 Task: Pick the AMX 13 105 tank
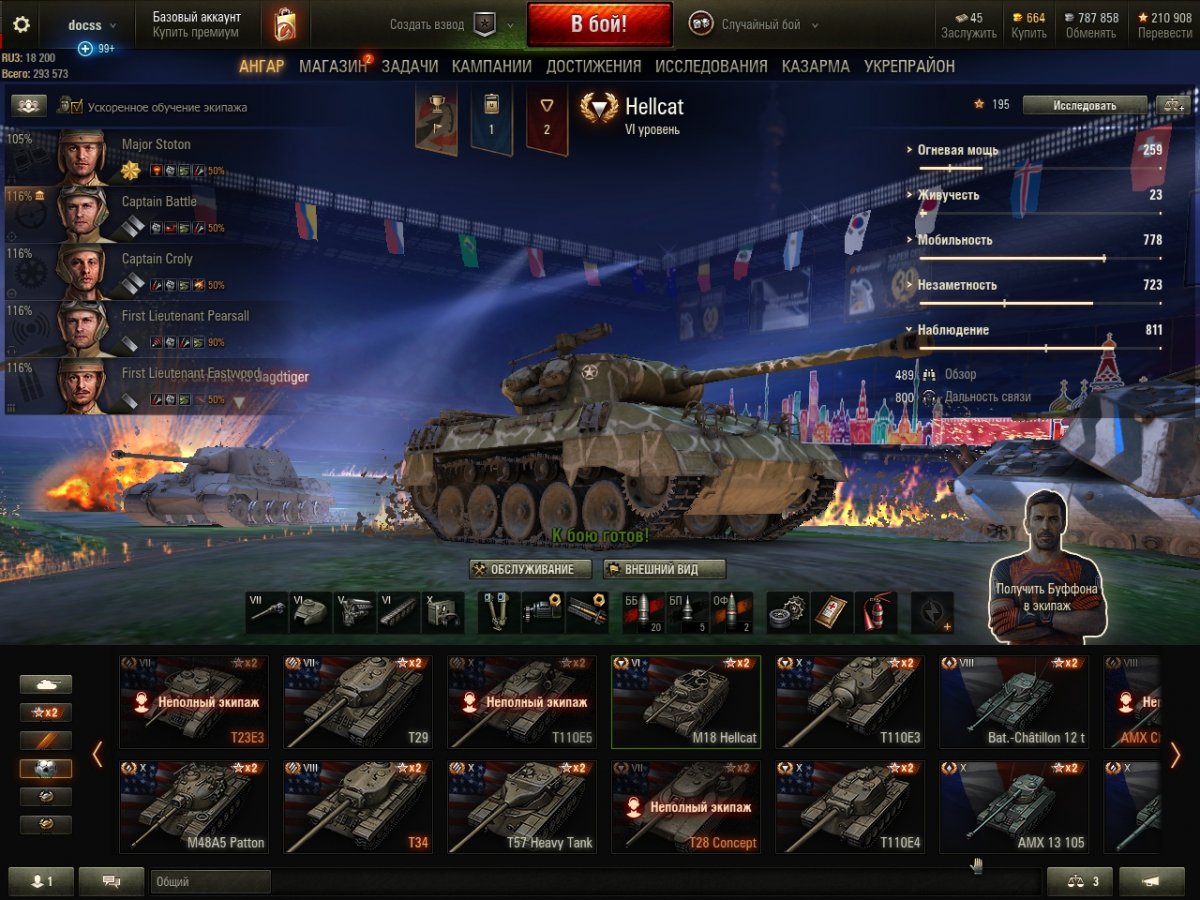click(x=1014, y=807)
